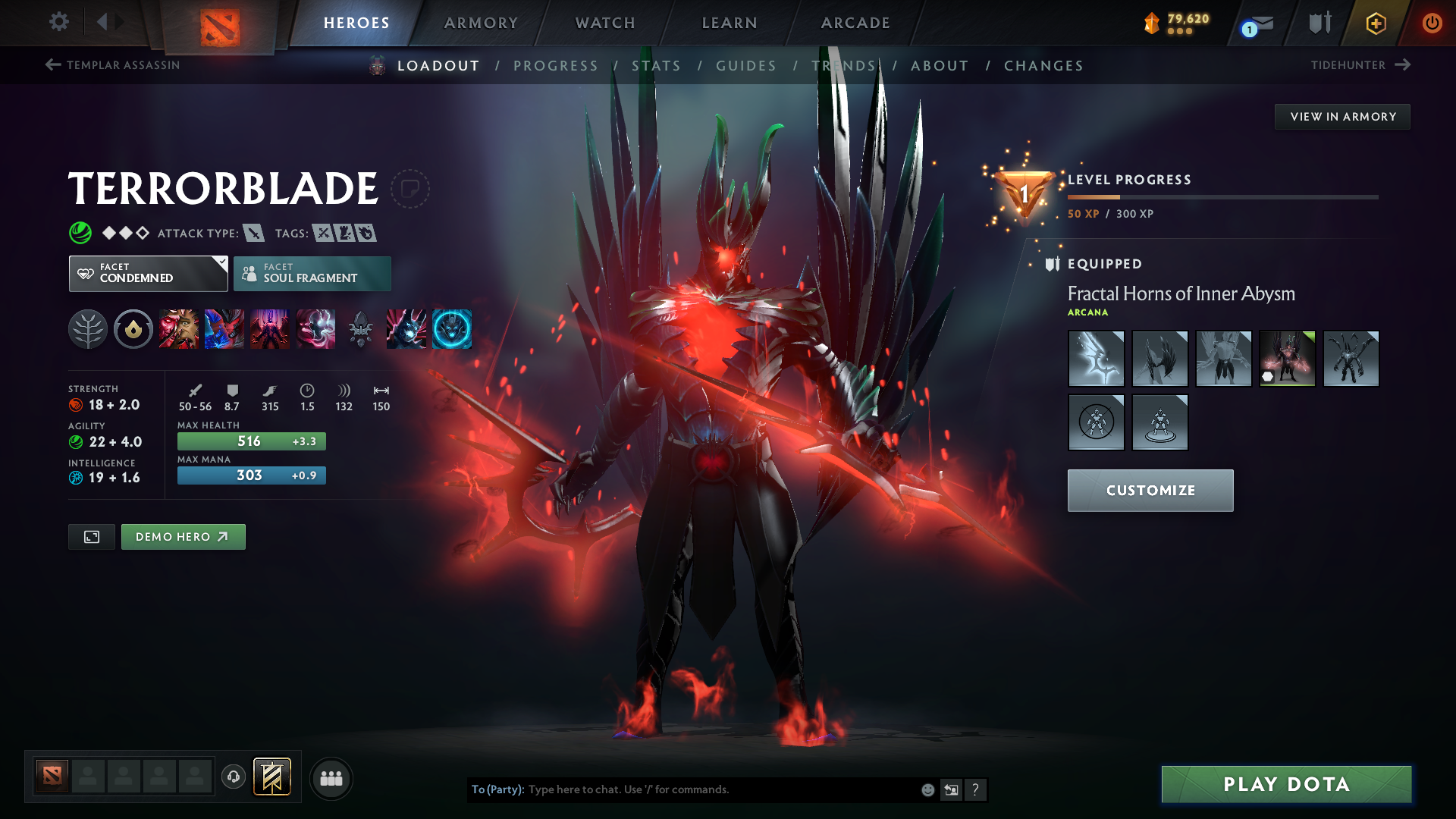Screen dimensions: 1456x819
Task: Select the innate ability icon
Action: (133, 329)
